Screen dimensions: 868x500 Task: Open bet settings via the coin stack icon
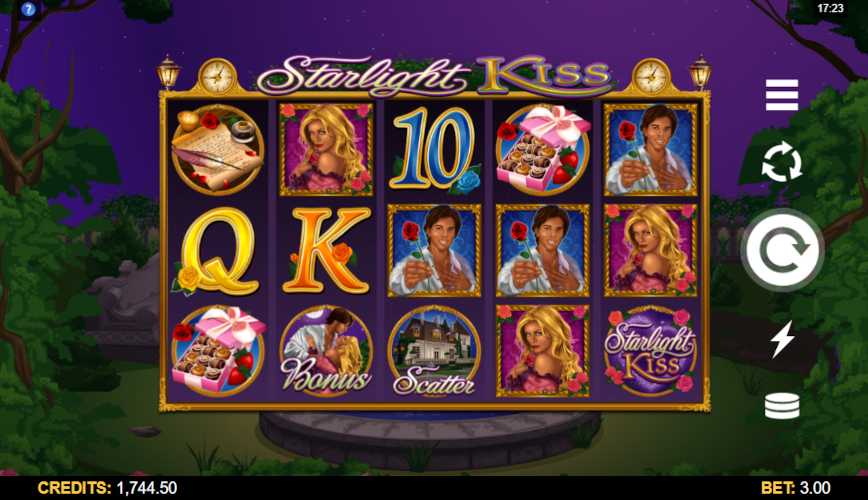click(782, 406)
